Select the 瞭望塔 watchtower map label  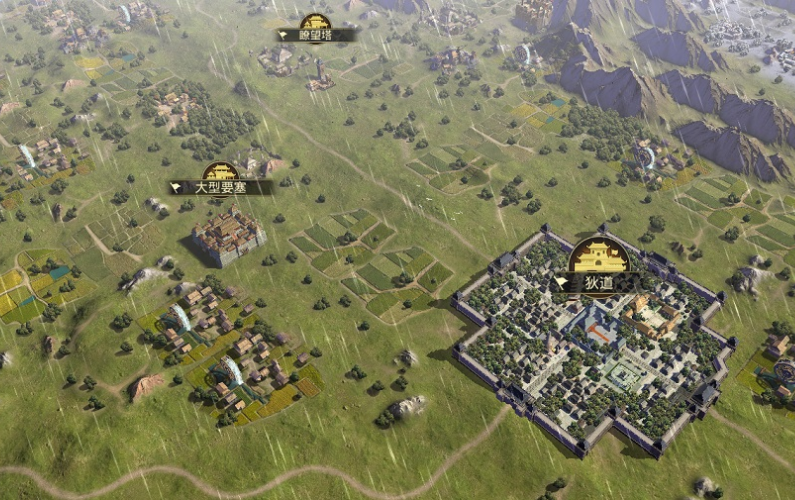pyautogui.click(x=316, y=35)
